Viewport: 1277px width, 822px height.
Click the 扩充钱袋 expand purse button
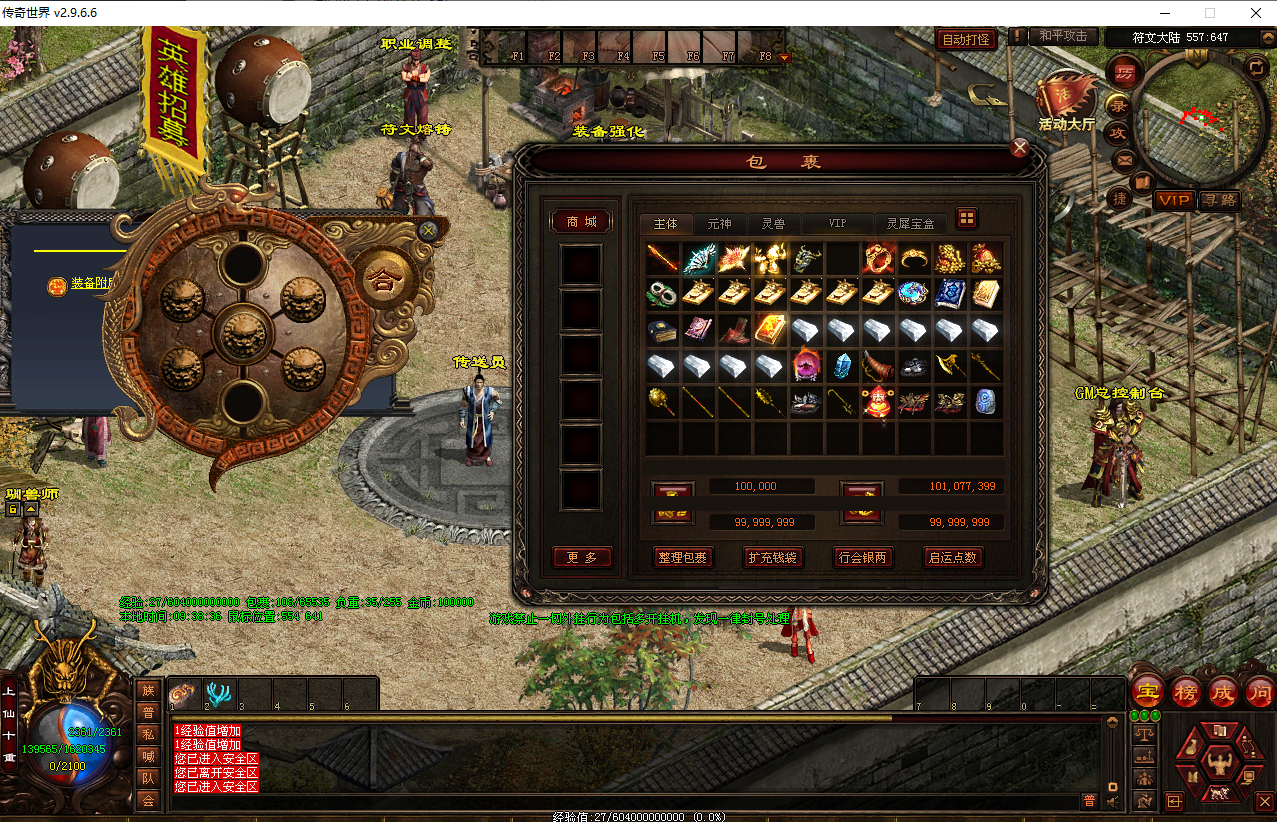773,557
